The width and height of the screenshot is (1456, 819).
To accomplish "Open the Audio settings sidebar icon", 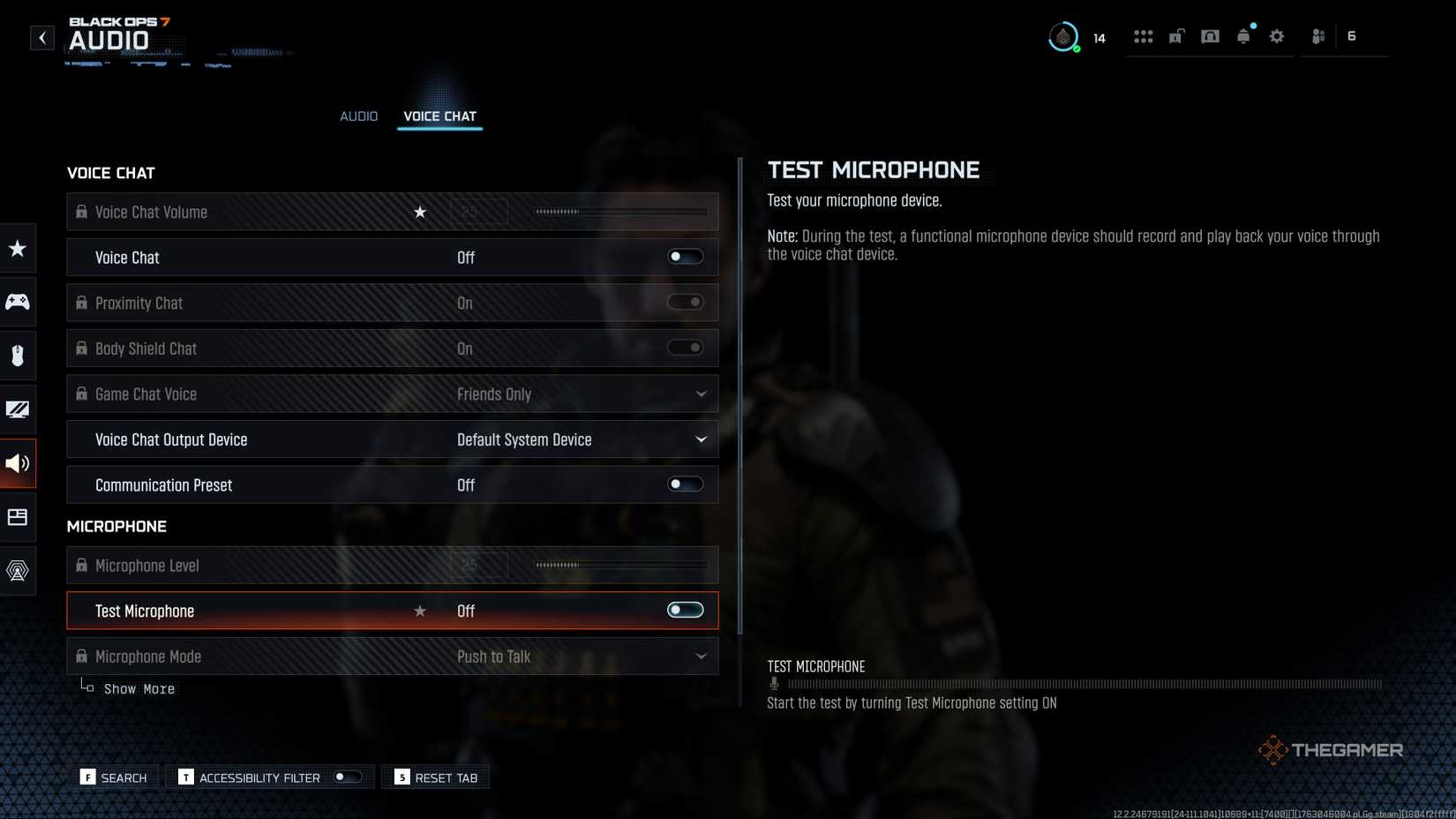I will click(18, 462).
